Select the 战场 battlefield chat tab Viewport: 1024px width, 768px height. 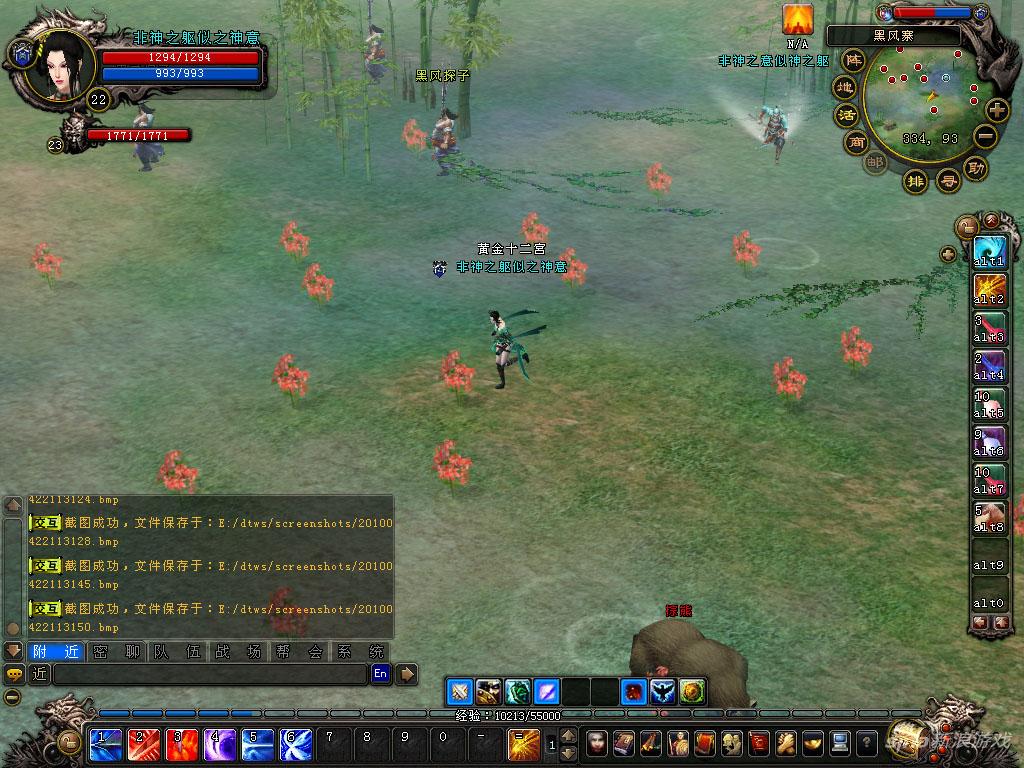coord(238,651)
